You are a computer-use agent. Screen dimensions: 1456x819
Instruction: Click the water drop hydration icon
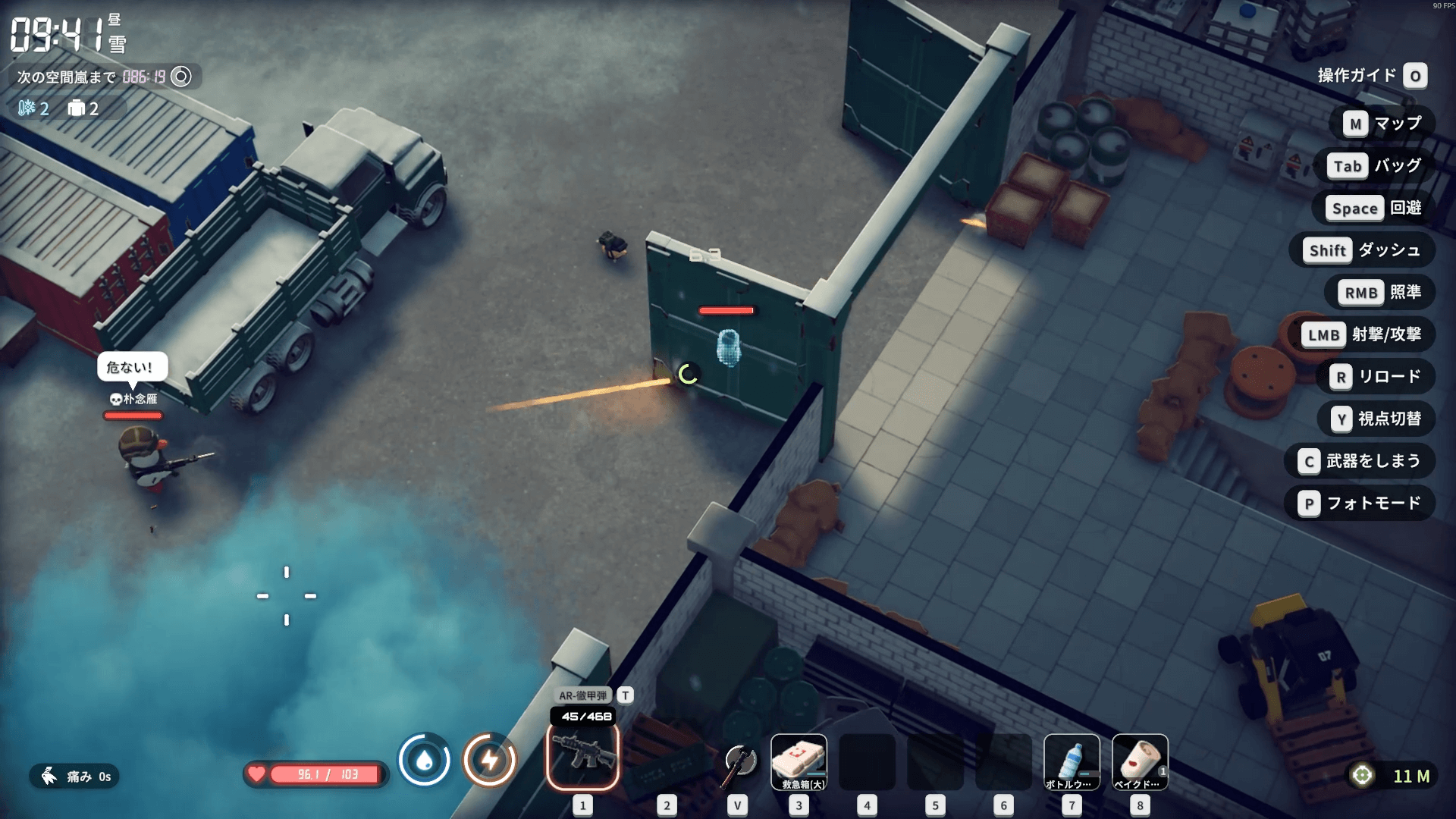tap(425, 759)
